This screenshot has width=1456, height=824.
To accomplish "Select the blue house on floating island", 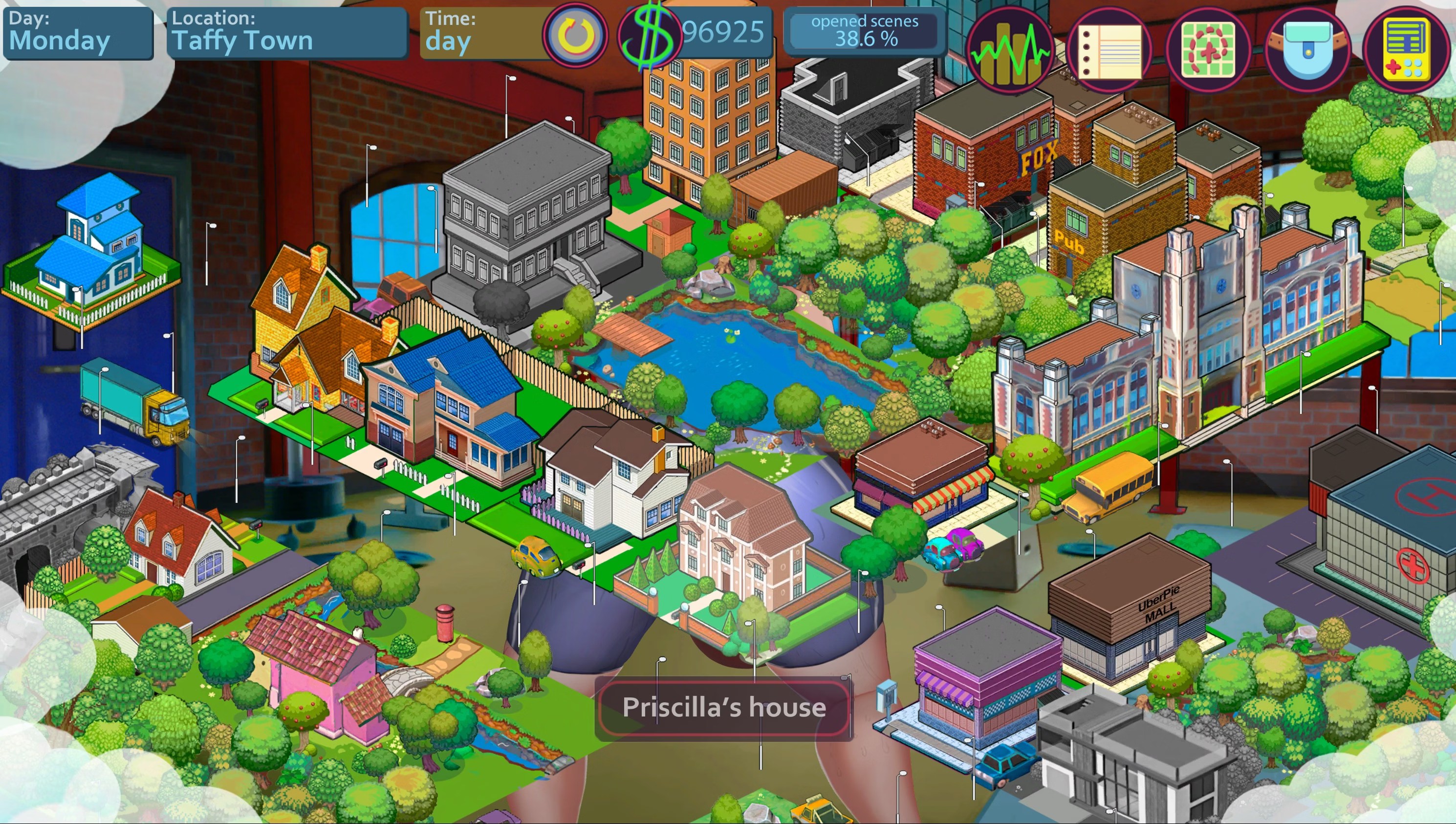I will point(93,249).
